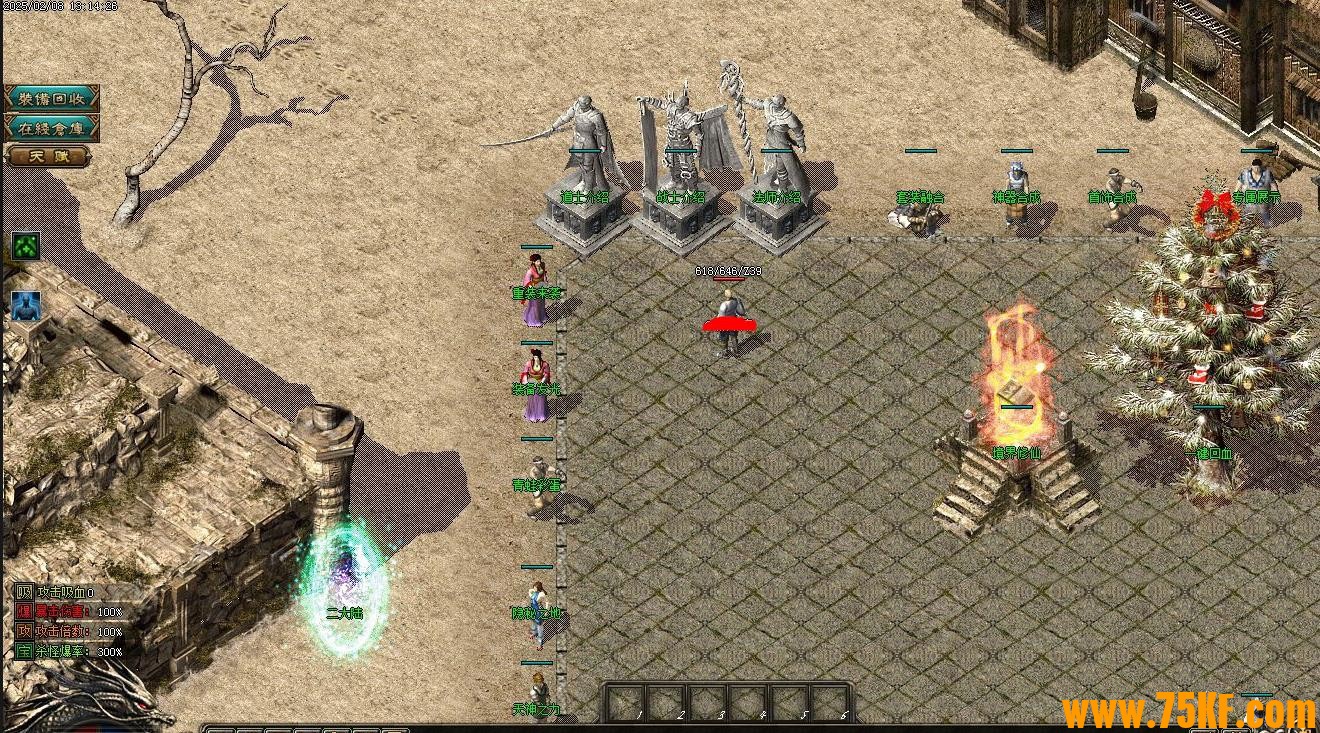Open the 在线仓库 online warehouse
This screenshot has width=1320, height=733.
point(52,127)
